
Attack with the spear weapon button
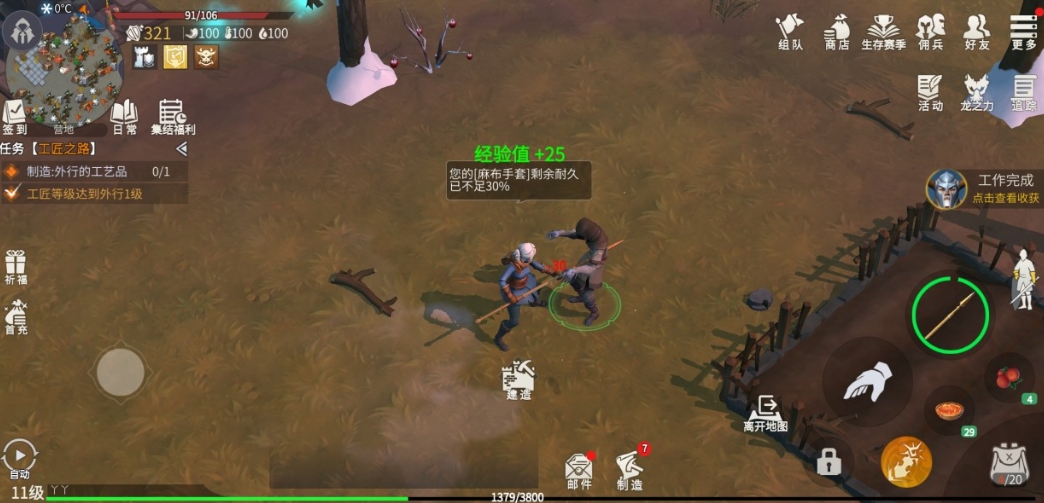(950, 316)
